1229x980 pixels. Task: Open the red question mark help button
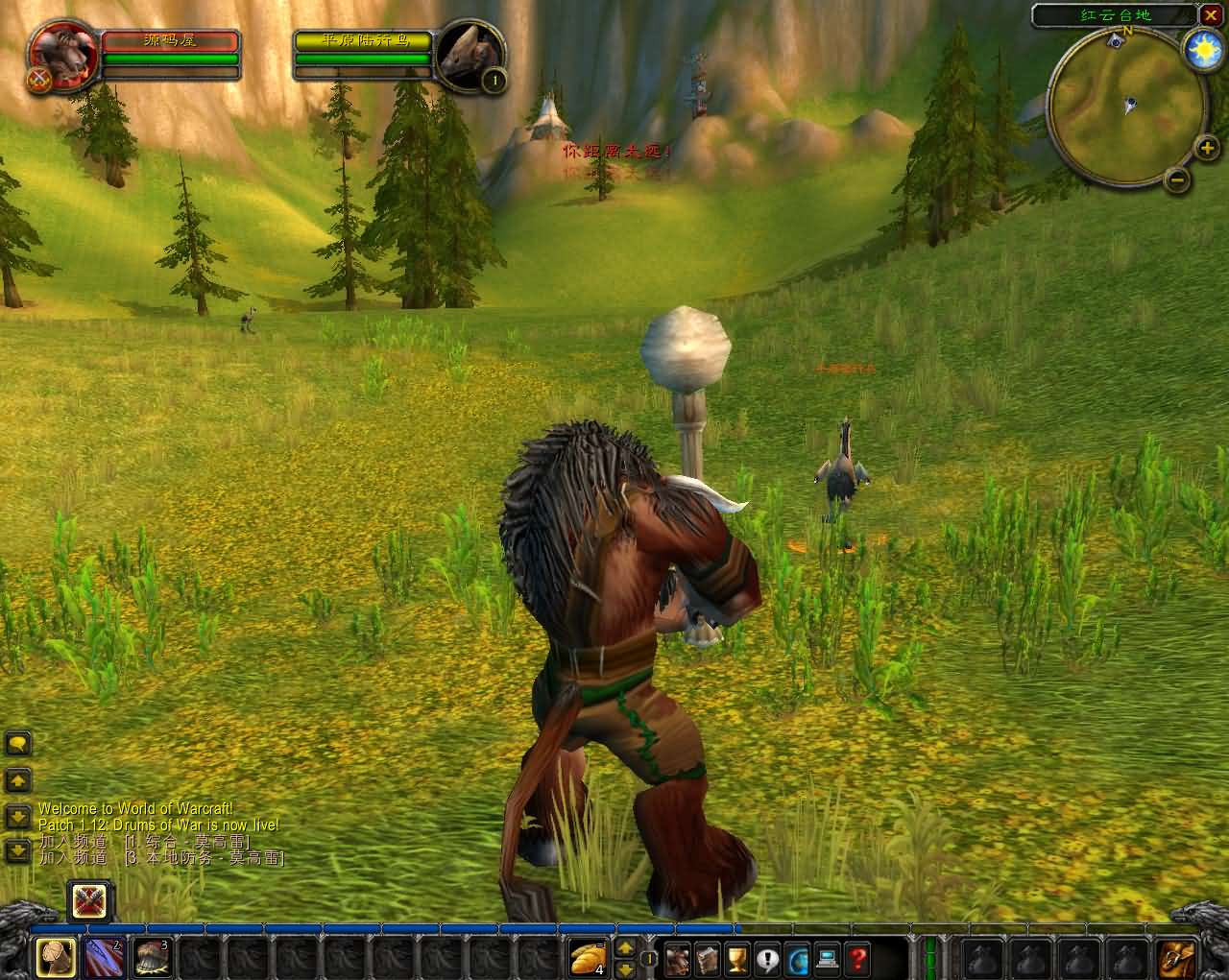coord(856,957)
